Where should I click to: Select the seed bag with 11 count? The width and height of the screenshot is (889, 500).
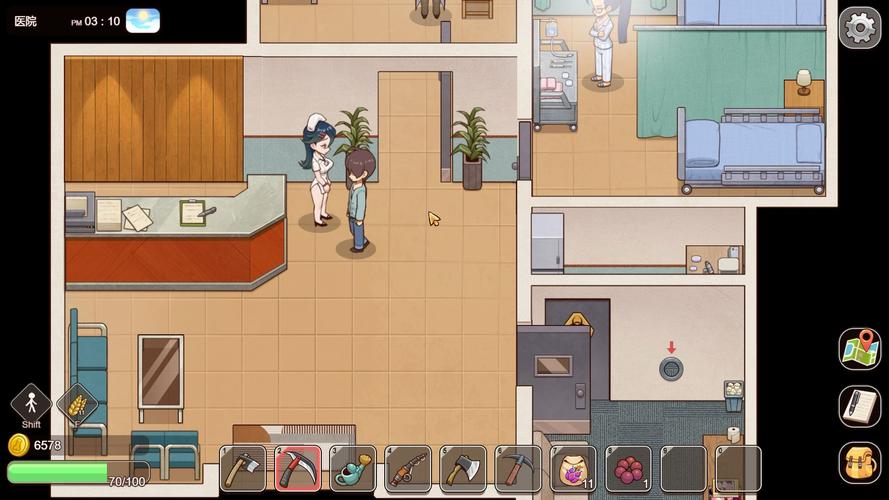click(x=573, y=468)
